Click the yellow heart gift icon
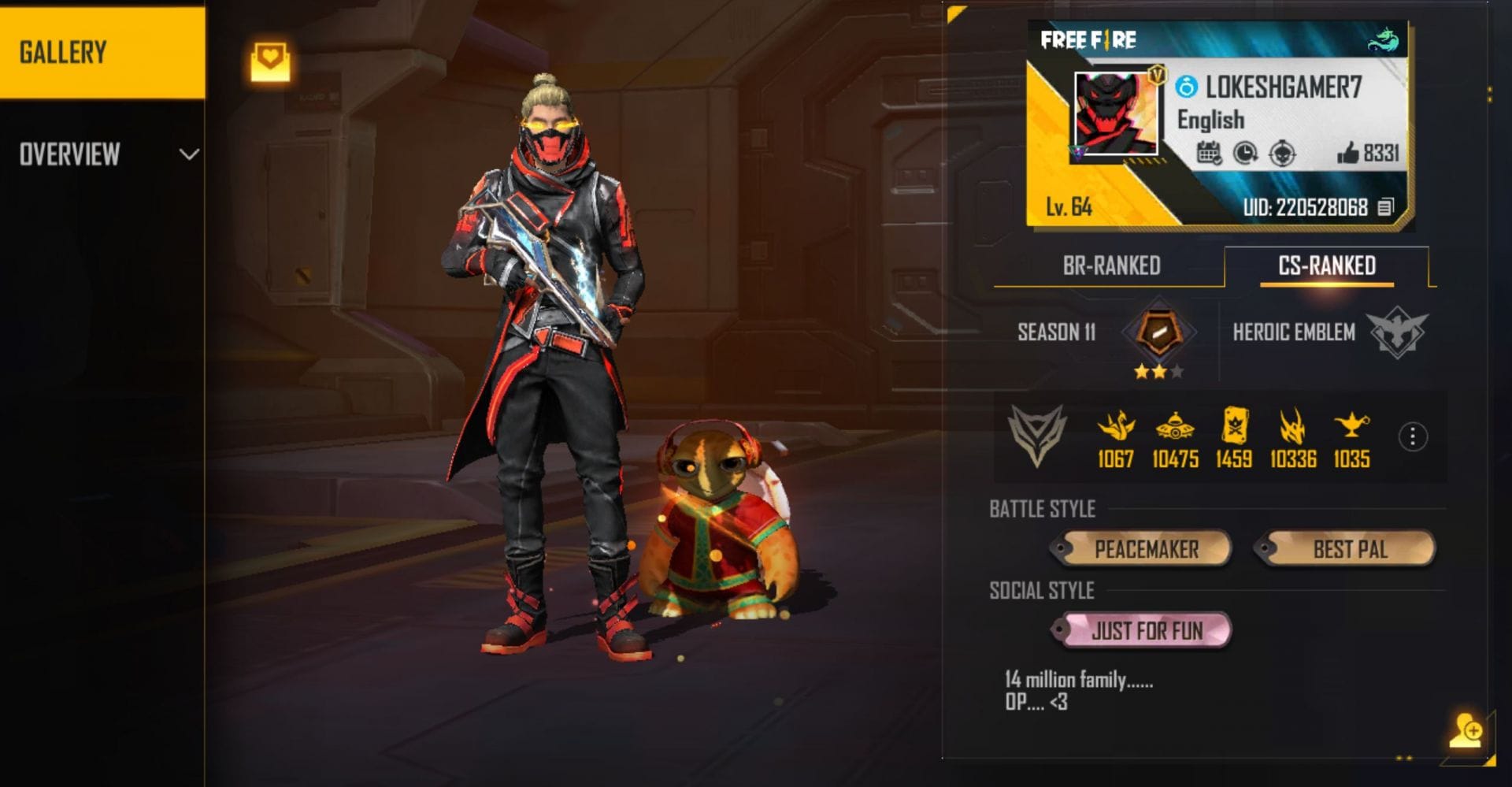 coord(270,62)
